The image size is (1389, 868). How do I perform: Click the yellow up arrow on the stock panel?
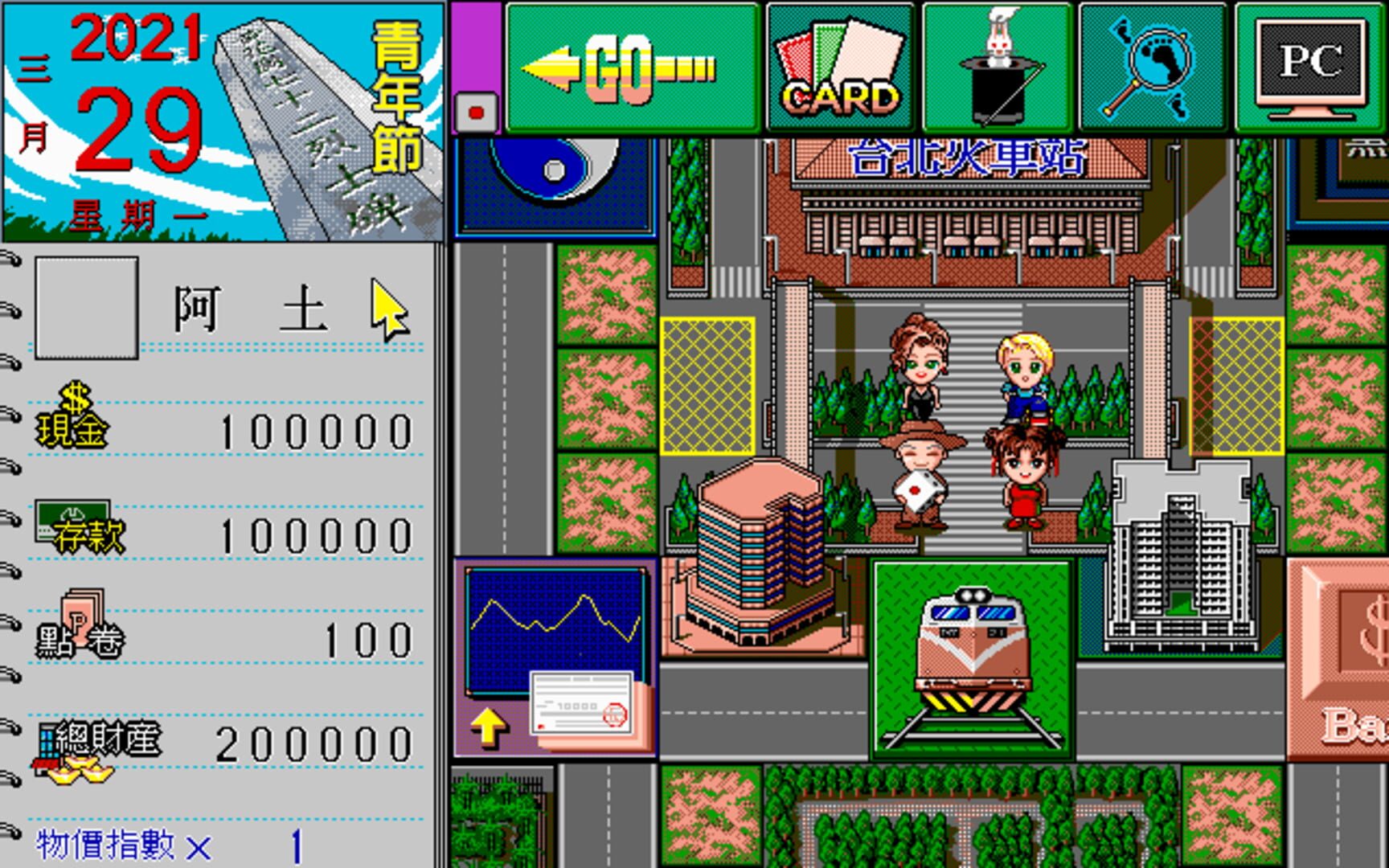pyautogui.click(x=490, y=725)
